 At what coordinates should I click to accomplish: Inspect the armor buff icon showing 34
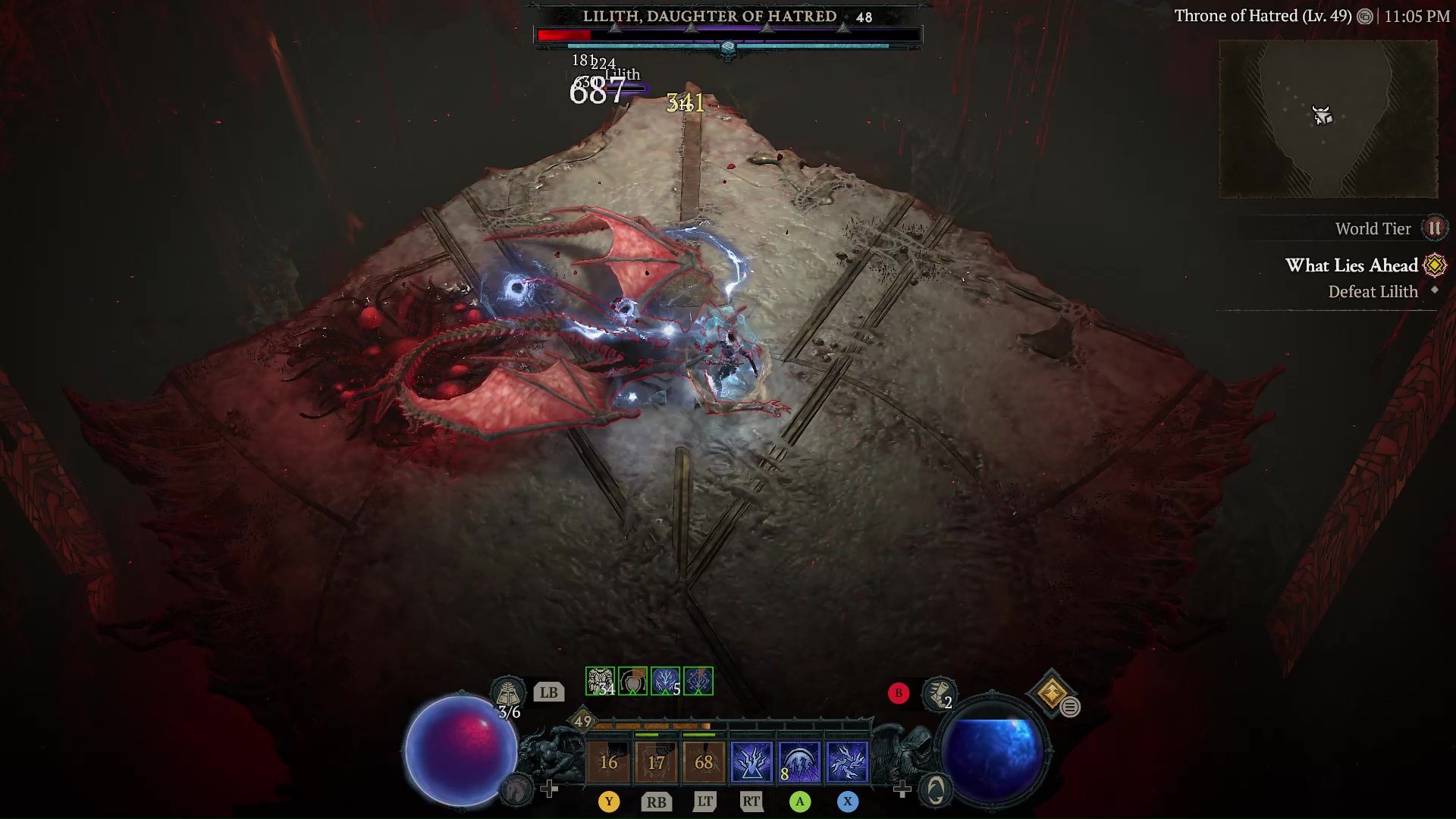[600, 681]
